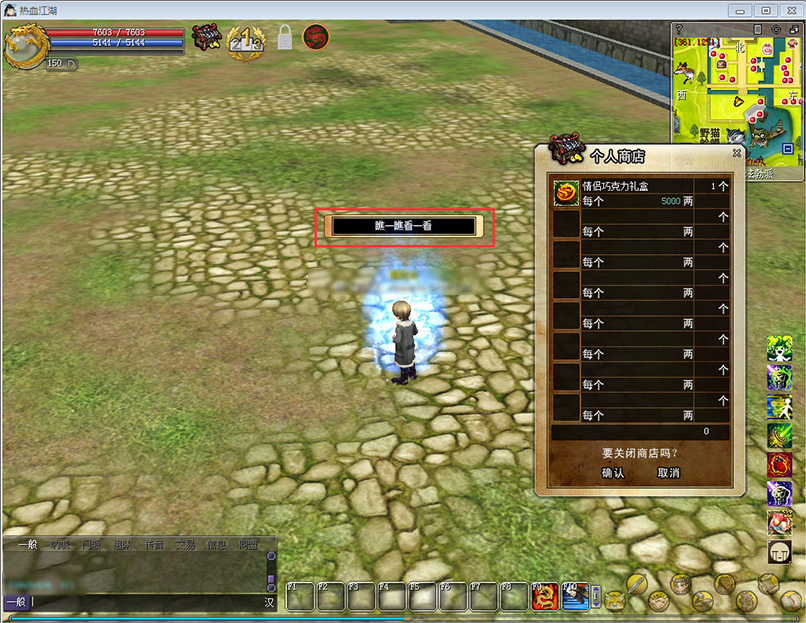Viewport: 806px width, 623px height.
Task: Click the sword menu icon
Action: [638, 584]
